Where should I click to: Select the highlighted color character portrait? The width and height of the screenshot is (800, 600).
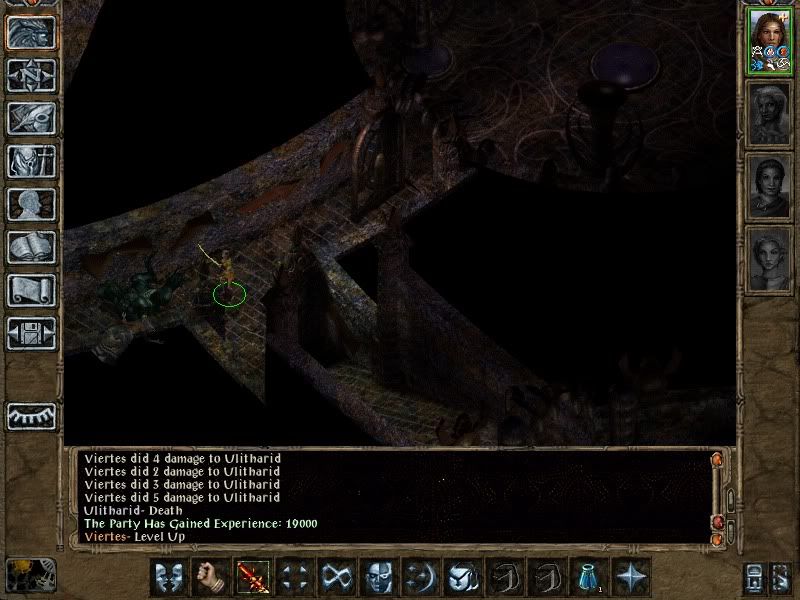(770, 42)
